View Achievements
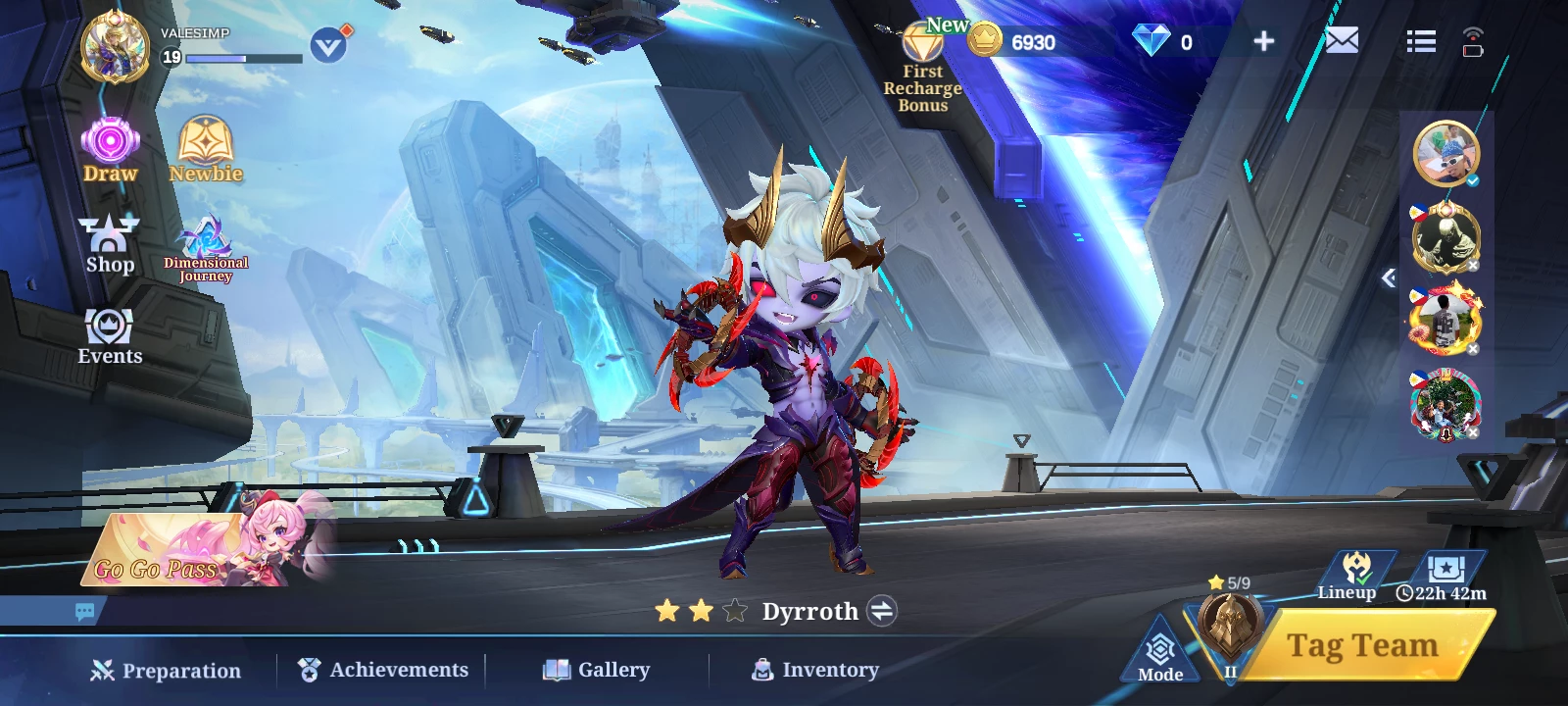The image size is (1568, 706). click(x=383, y=670)
